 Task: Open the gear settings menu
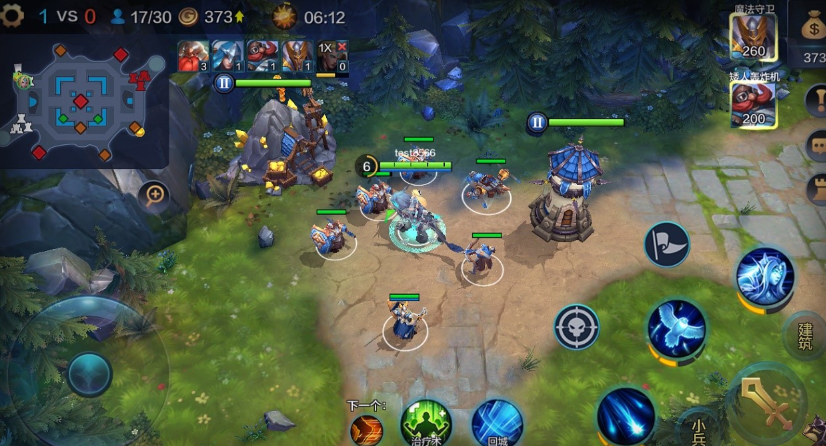tap(12, 16)
